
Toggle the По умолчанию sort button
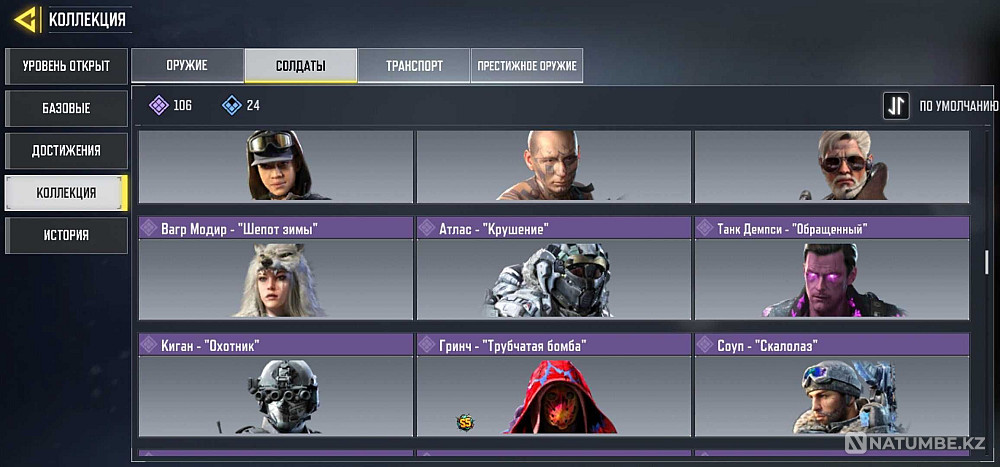(x=896, y=106)
